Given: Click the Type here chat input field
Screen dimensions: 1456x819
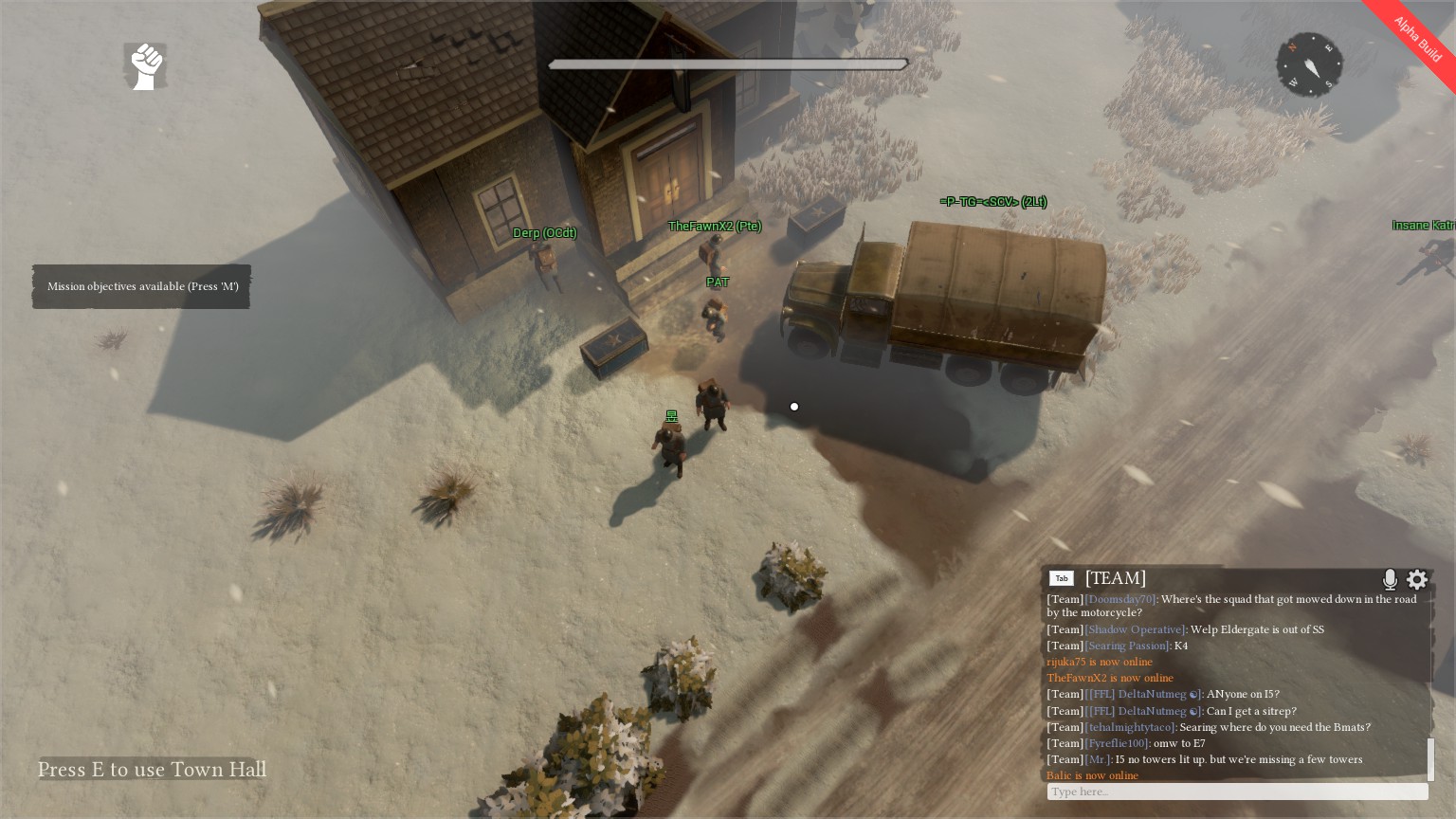Looking at the screenshot, I should [1232, 792].
